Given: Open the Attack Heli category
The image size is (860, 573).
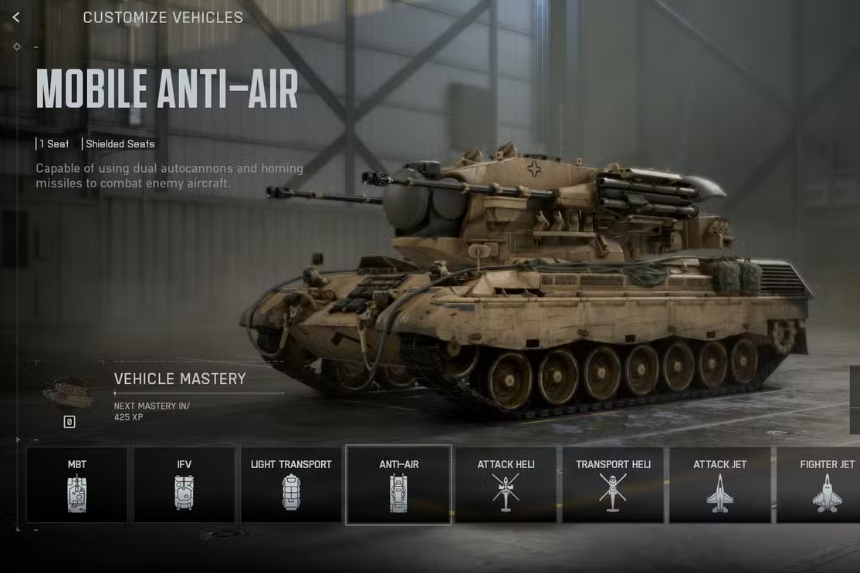Looking at the screenshot, I should tap(505, 484).
